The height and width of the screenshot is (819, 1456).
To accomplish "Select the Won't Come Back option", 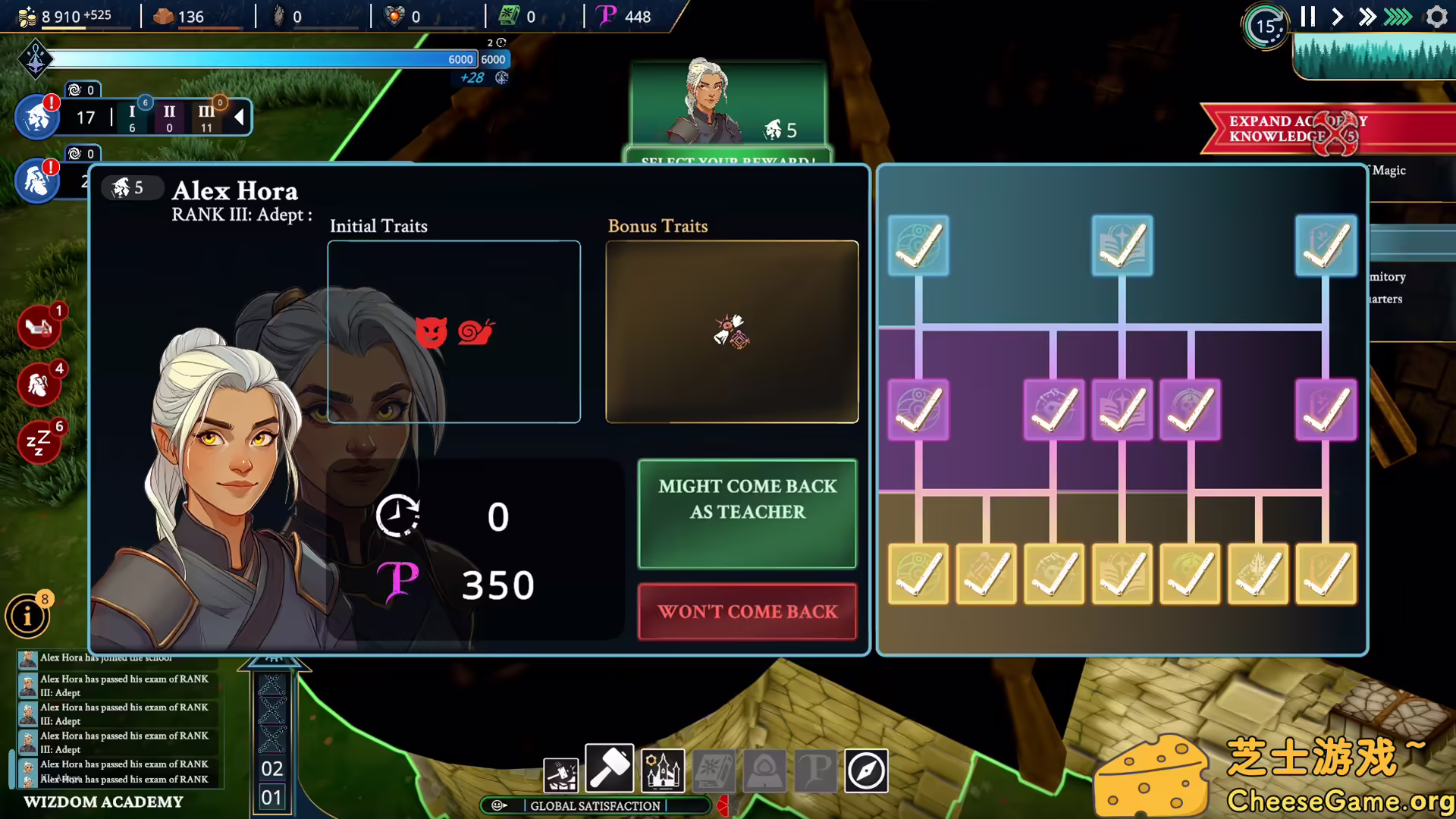I will 747,611.
